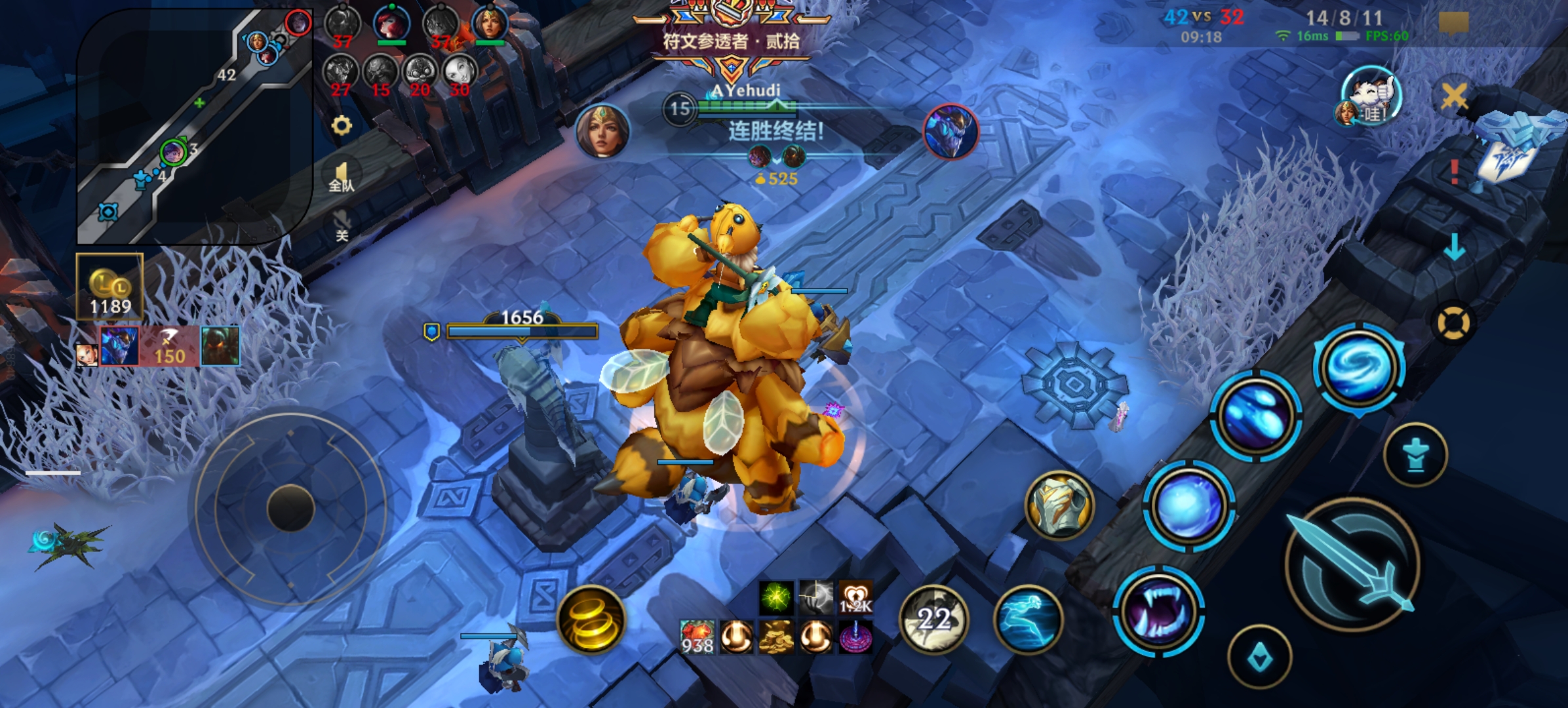Open the emote bubble with the white character
This screenshot has height=708, width=1568.
[x=1371, y=96]
